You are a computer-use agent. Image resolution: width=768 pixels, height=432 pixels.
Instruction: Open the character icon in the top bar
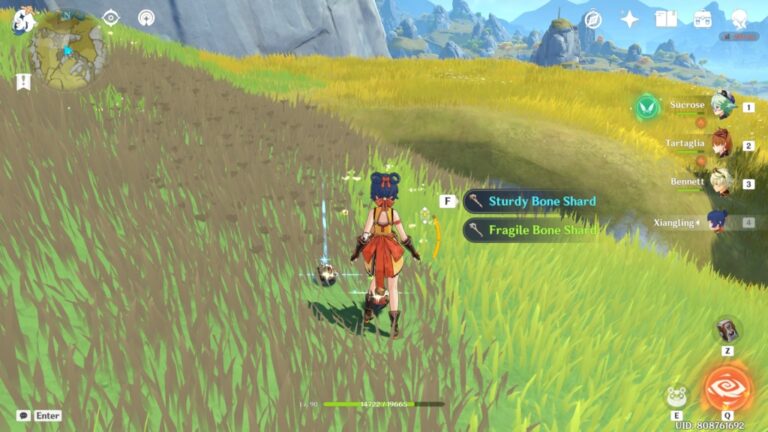[740, 19]
